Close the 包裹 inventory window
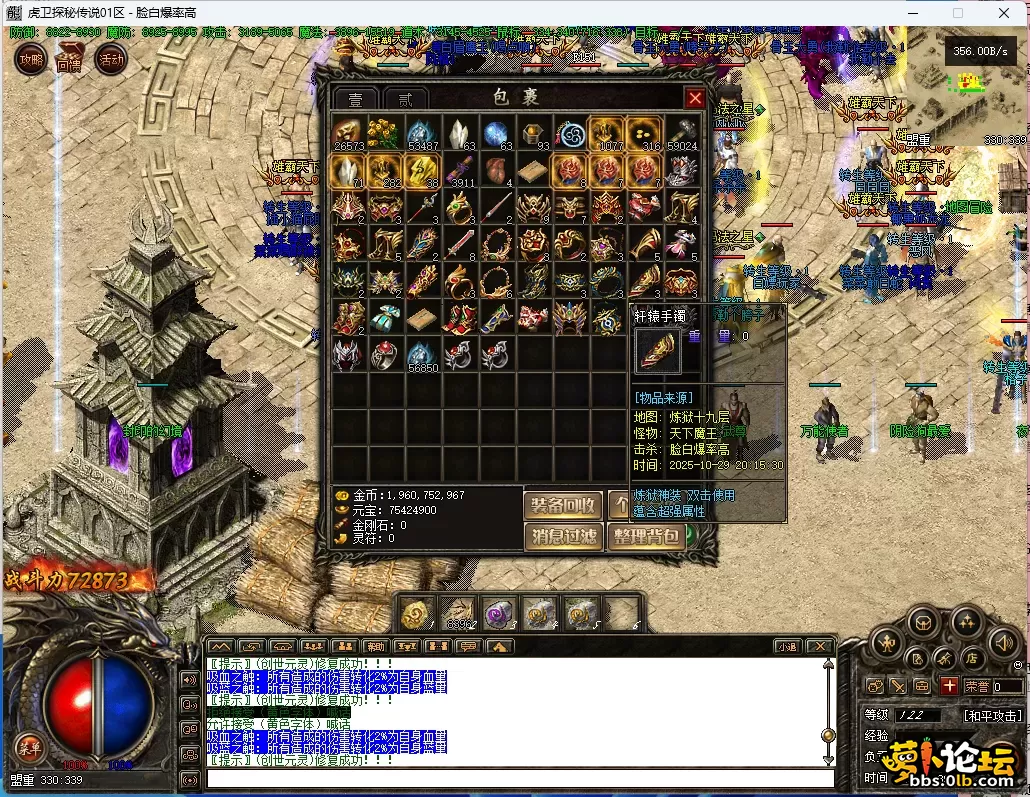Image resolution: width=1030 pixels, height=797 pixels. point(695,98)
